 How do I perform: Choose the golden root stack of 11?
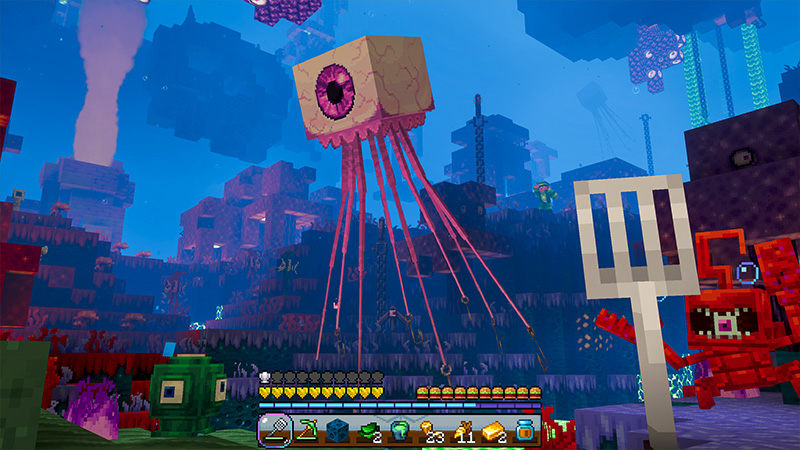tap(462, 431)
